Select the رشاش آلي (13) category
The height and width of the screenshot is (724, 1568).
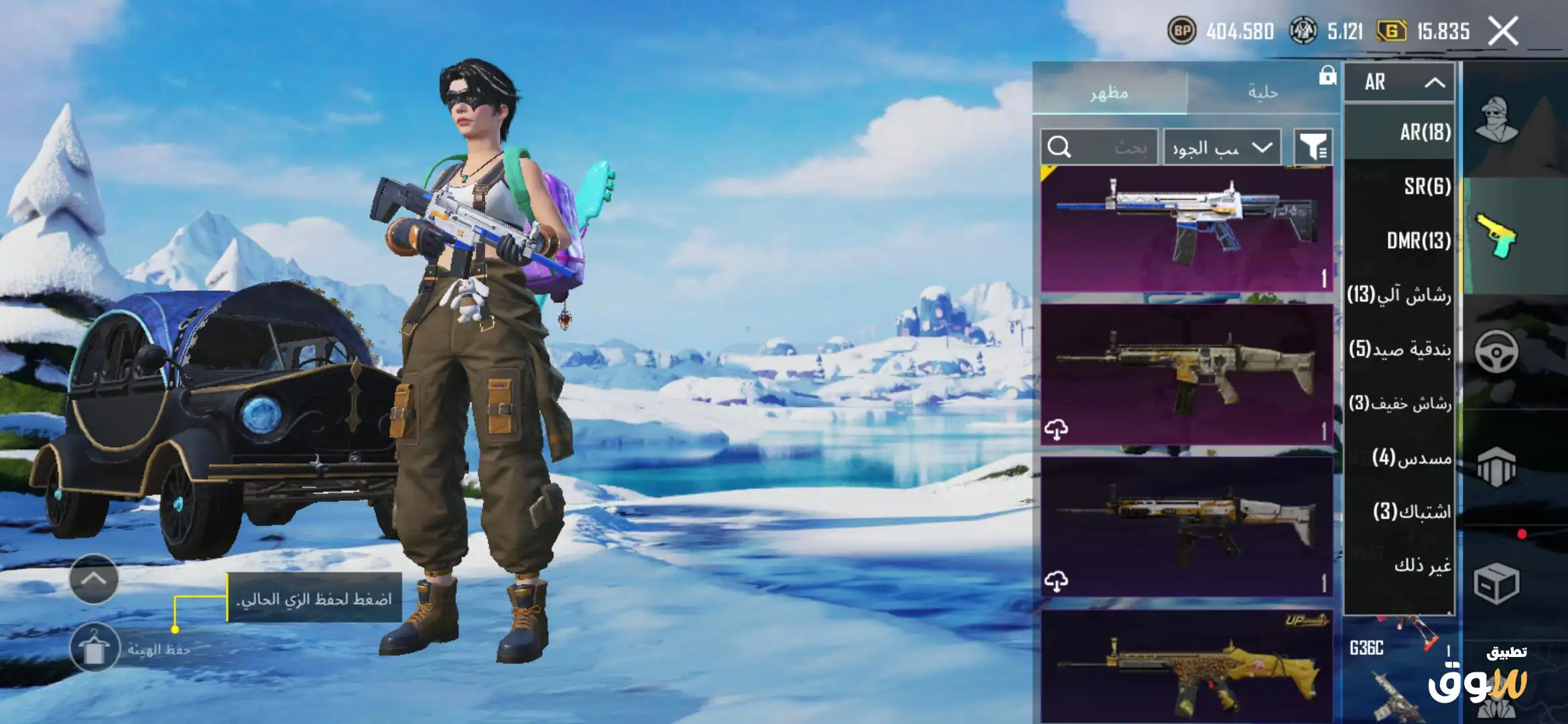pyautogui.click(x=1399, y=294)
